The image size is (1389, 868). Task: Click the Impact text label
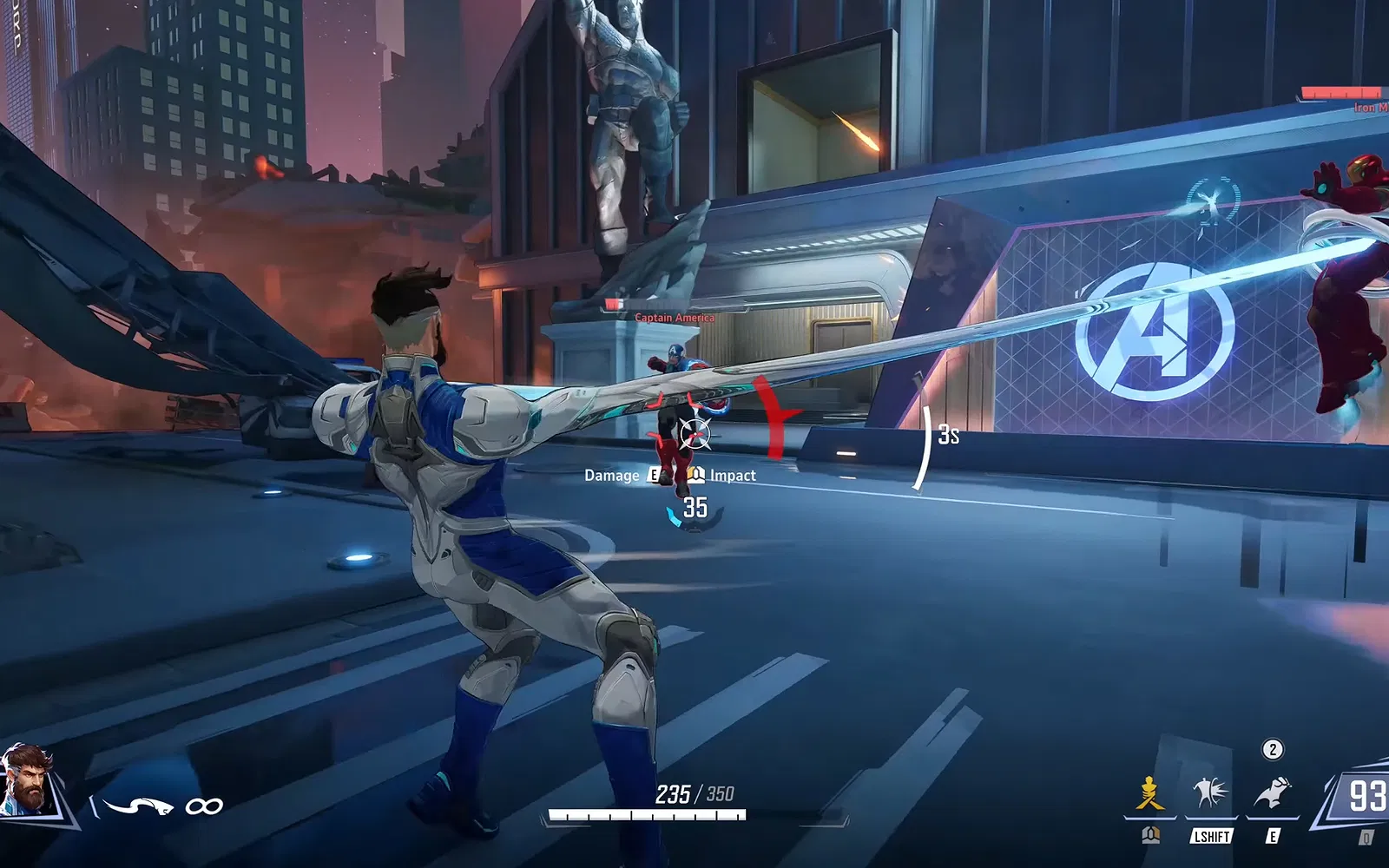click(733, 476)
